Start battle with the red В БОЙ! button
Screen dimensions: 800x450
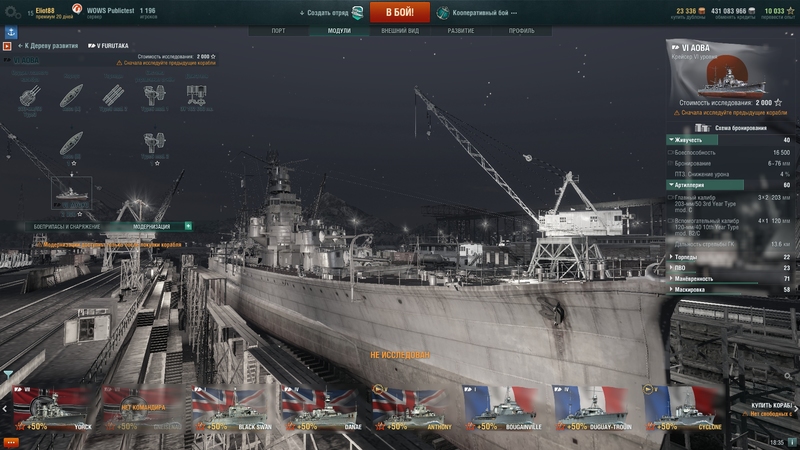400,12
